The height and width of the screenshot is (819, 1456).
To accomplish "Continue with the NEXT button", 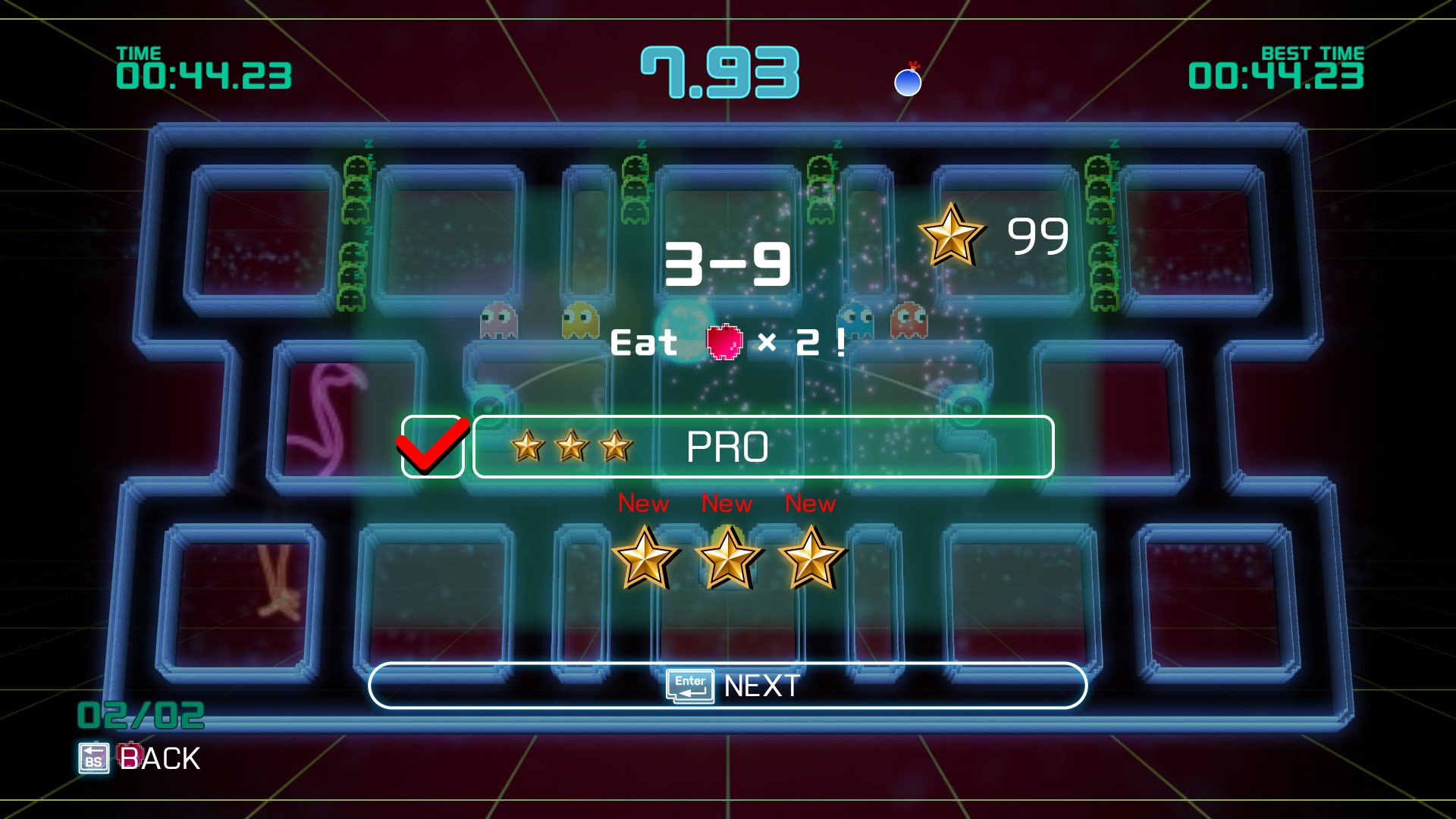I will 728,686.
